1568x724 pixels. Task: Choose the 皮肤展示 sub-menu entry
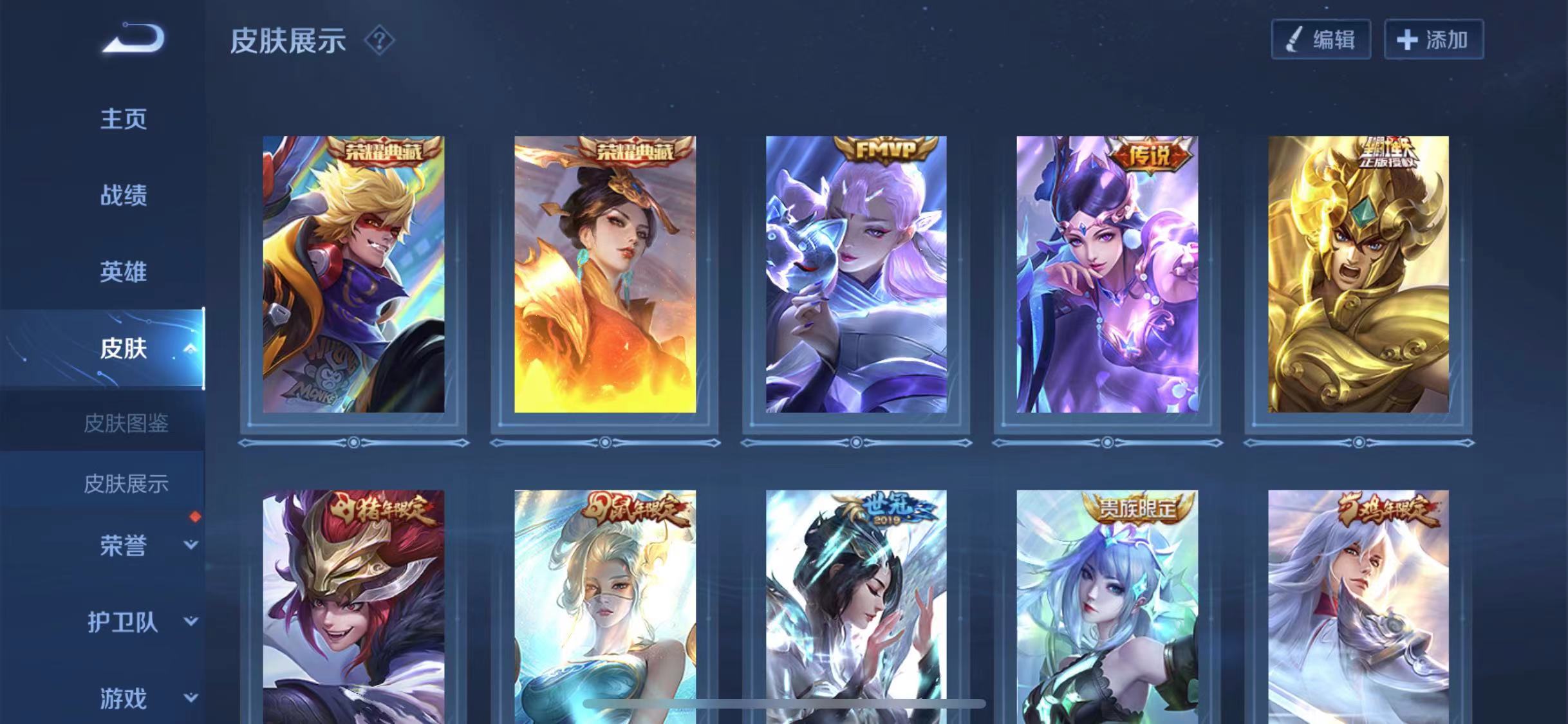pyautogui.click(x=126, y=483)
